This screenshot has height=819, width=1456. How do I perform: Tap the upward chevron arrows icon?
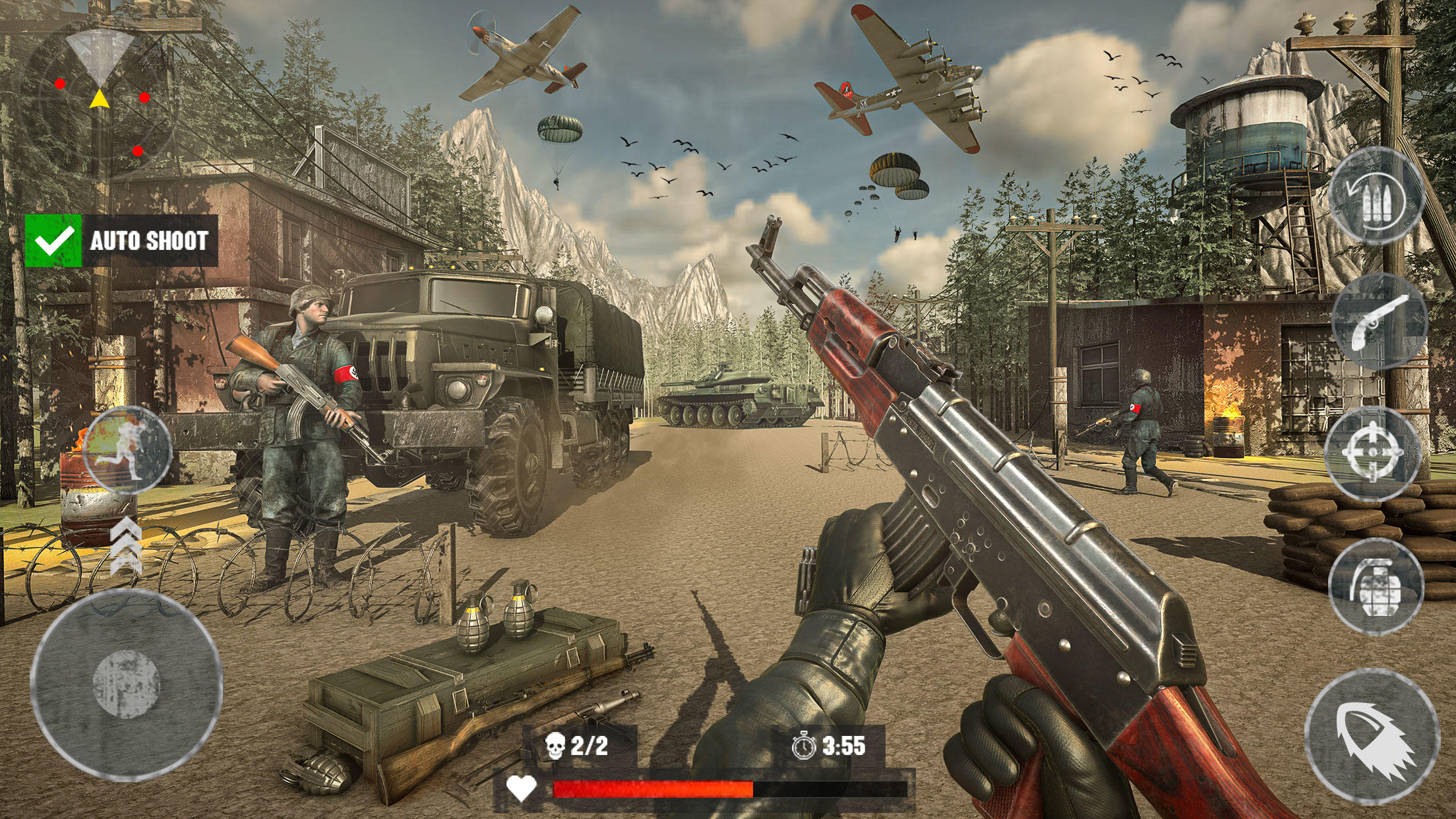pyautogui.click(x=125, y=546)
